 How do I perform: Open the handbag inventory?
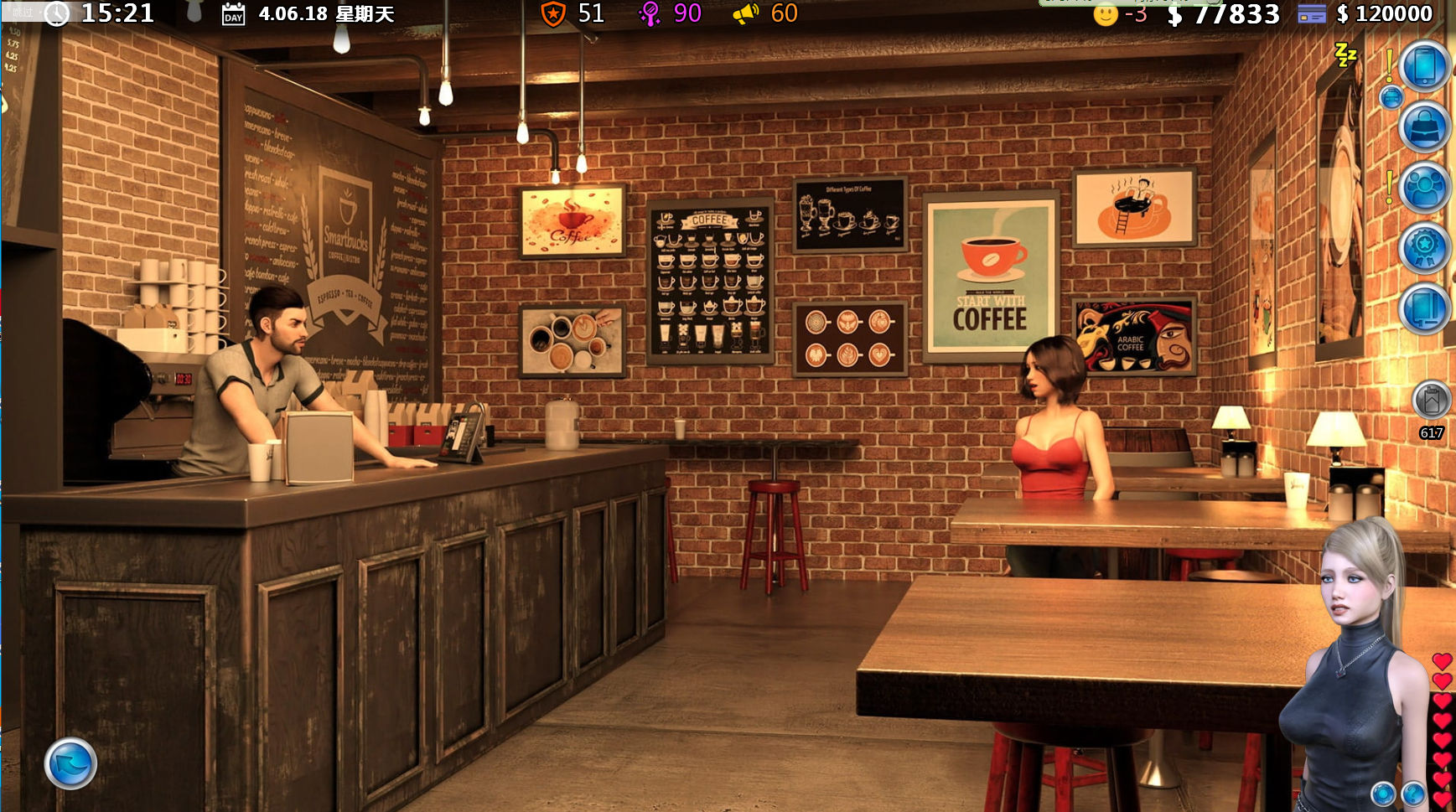(1424, 127)
